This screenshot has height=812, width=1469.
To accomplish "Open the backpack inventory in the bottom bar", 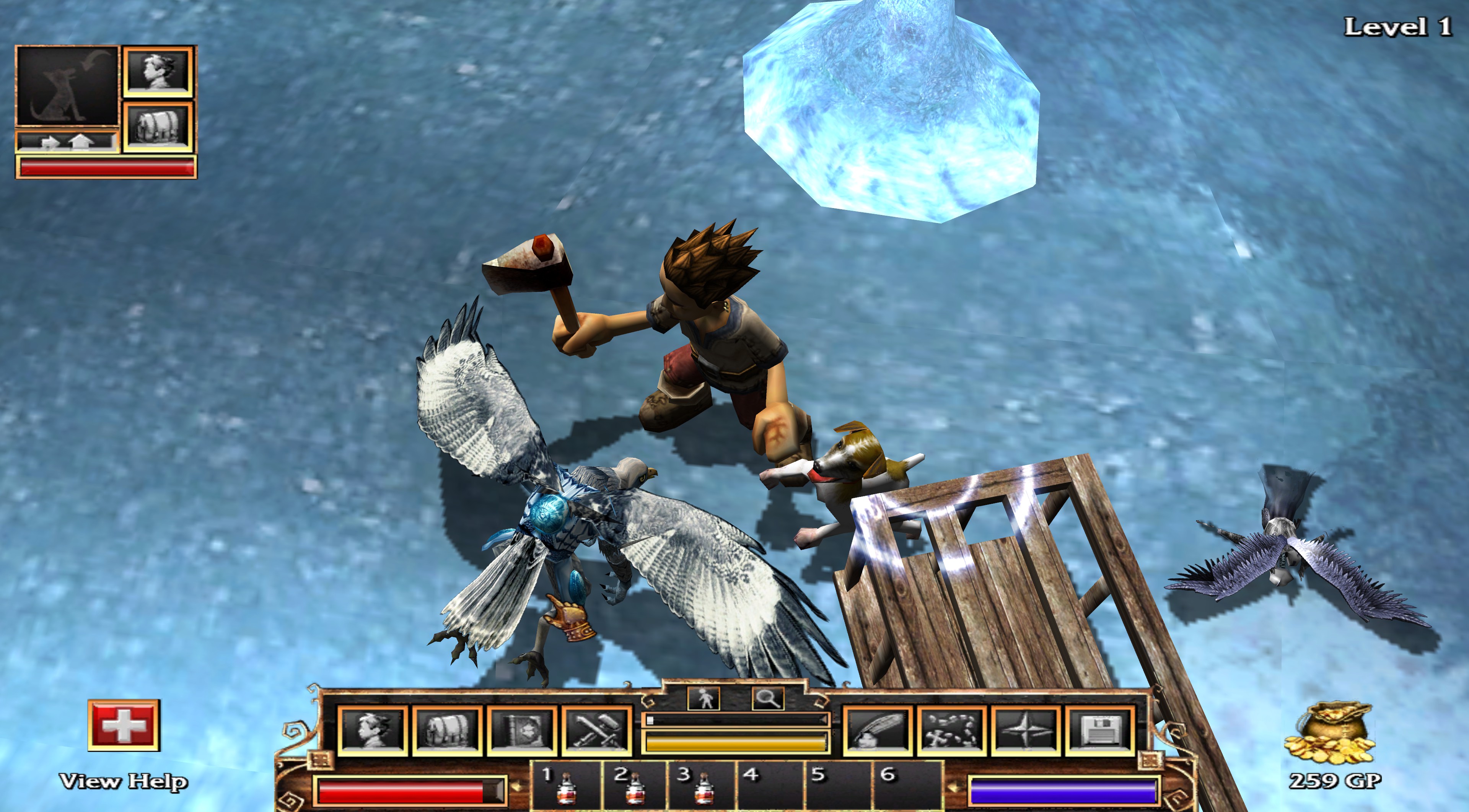I will click(x=448, y=730).
